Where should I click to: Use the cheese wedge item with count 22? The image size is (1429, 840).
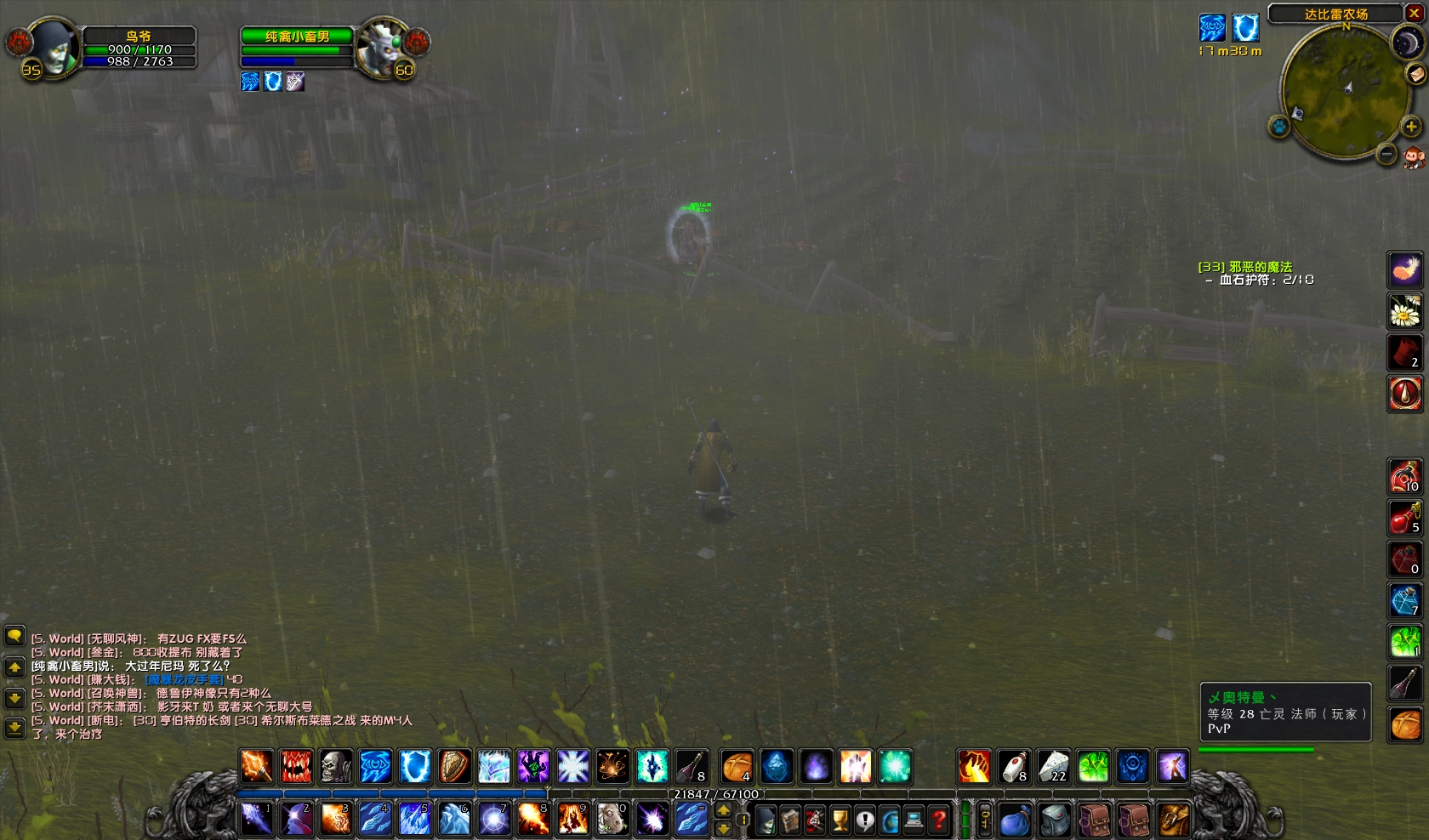(1053, 767)
